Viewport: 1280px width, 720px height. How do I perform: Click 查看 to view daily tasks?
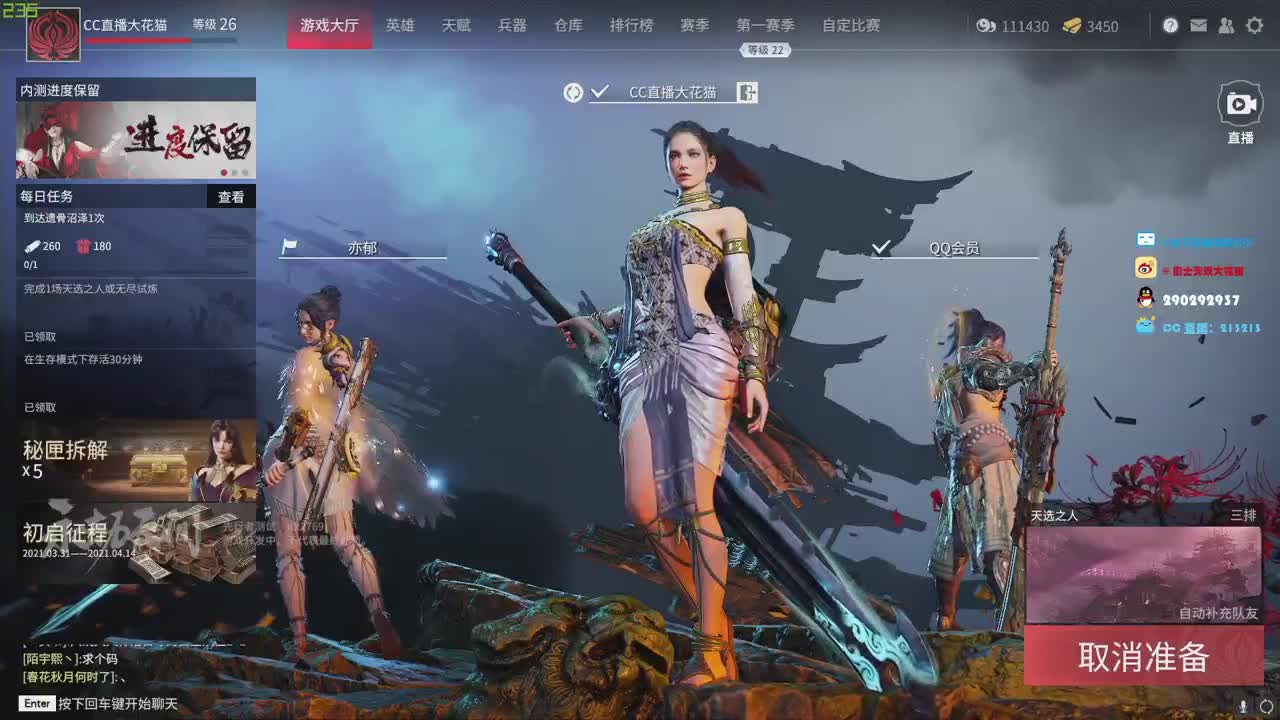pyautogui.click(x=232, y=196)
